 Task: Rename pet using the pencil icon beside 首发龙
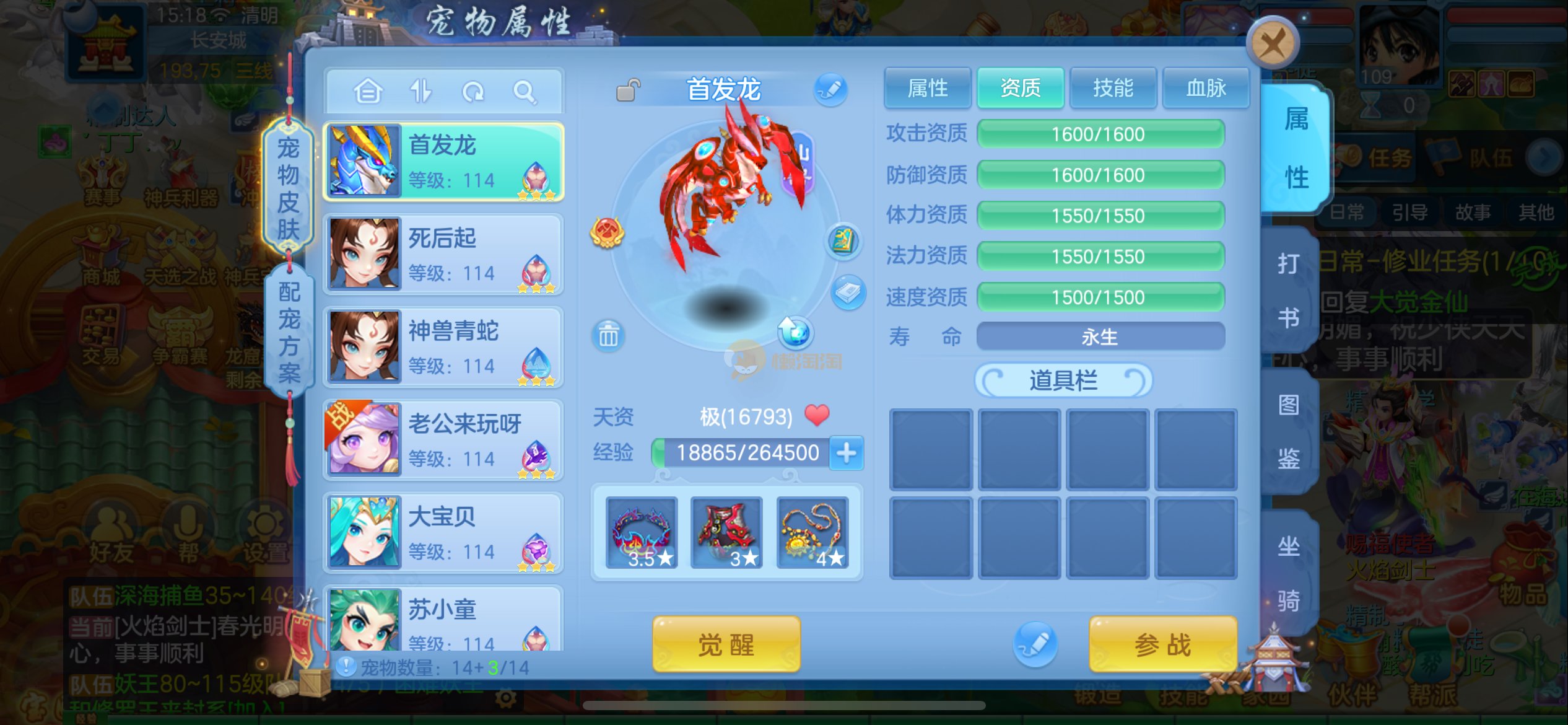pos(830,90)
